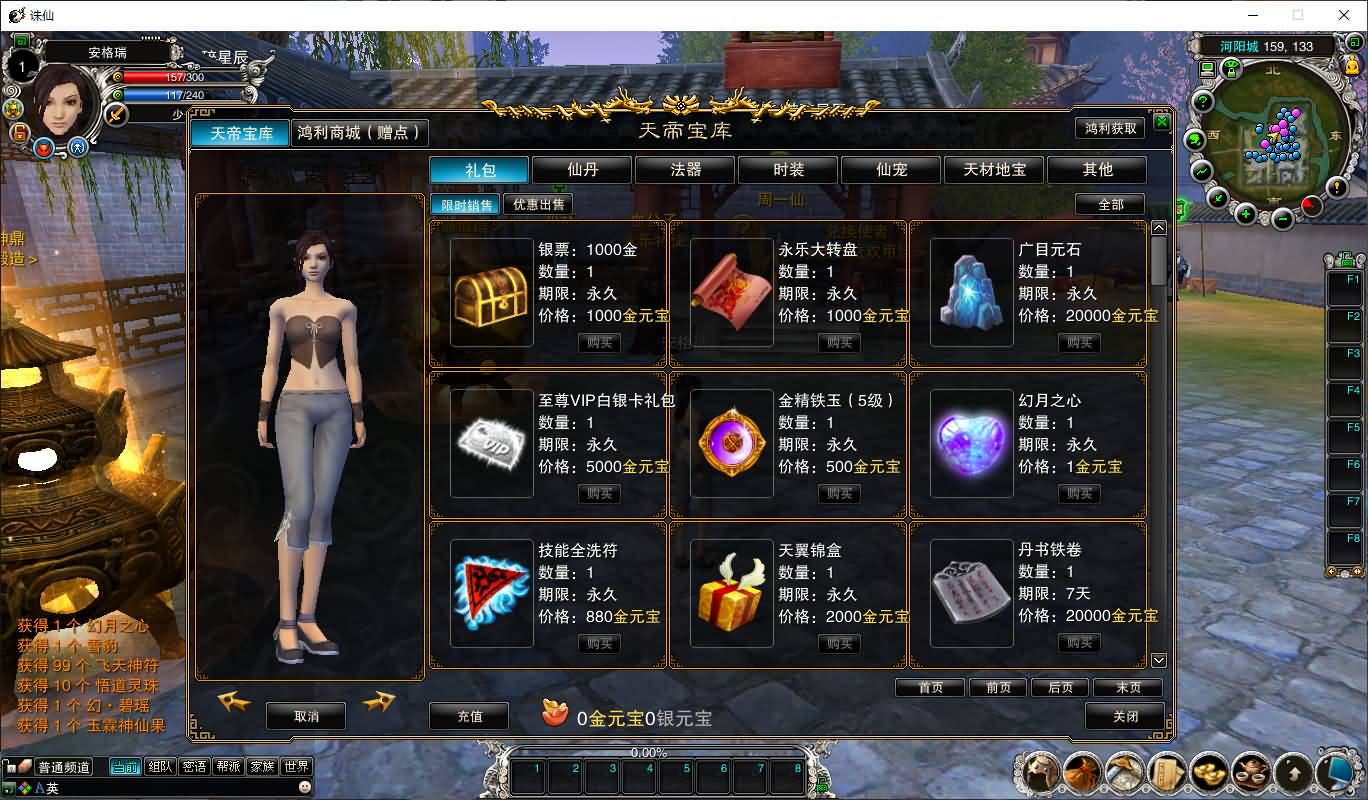Click the teapot social icon in the hotbar
1368x800 pixels.
pos(1251,771)
